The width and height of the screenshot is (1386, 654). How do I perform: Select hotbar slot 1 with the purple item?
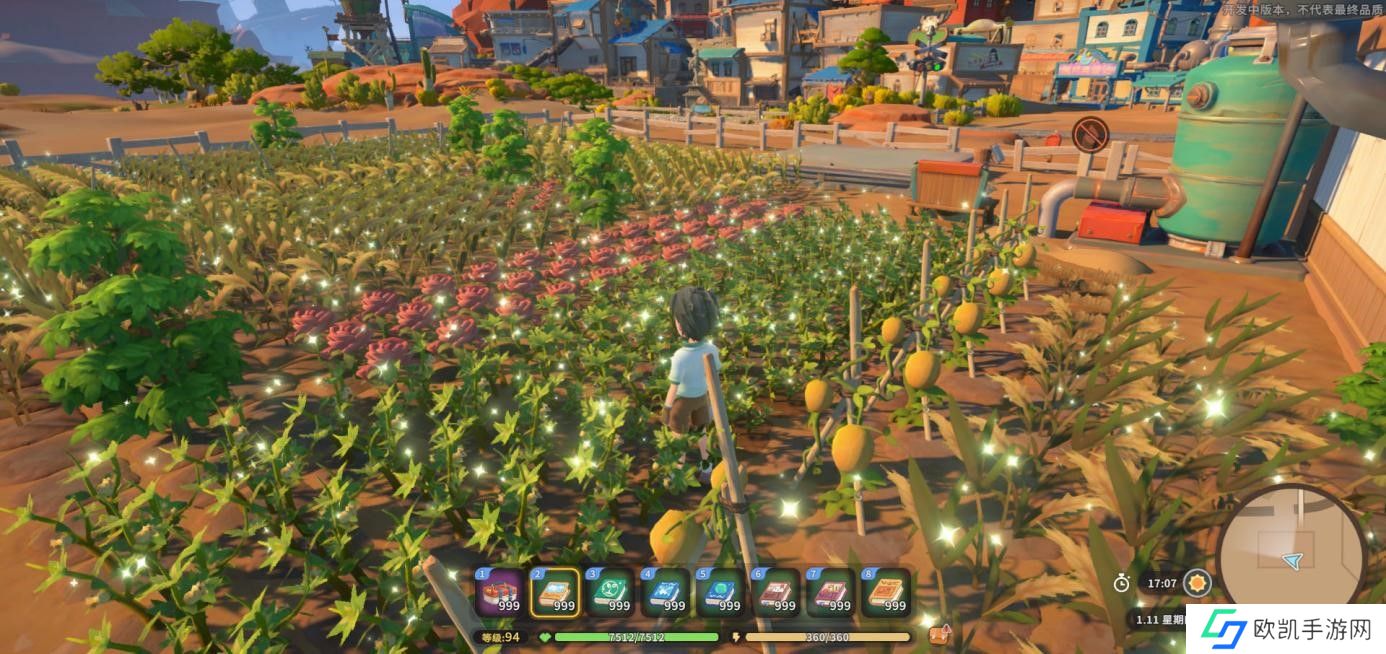click(501, 592)
